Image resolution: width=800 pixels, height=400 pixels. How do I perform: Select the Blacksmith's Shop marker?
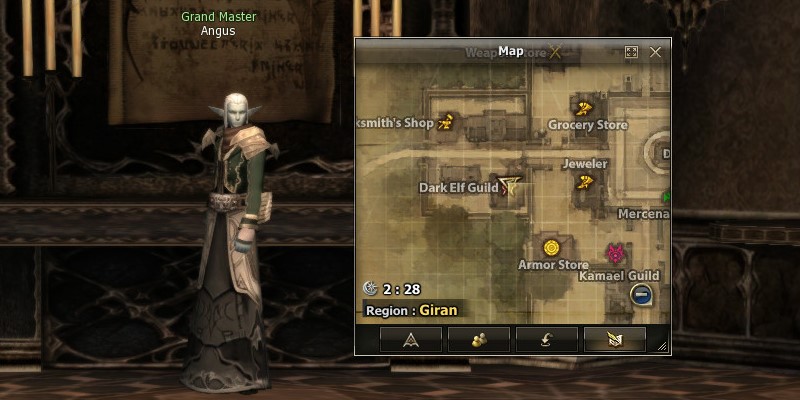pos(446,123)
